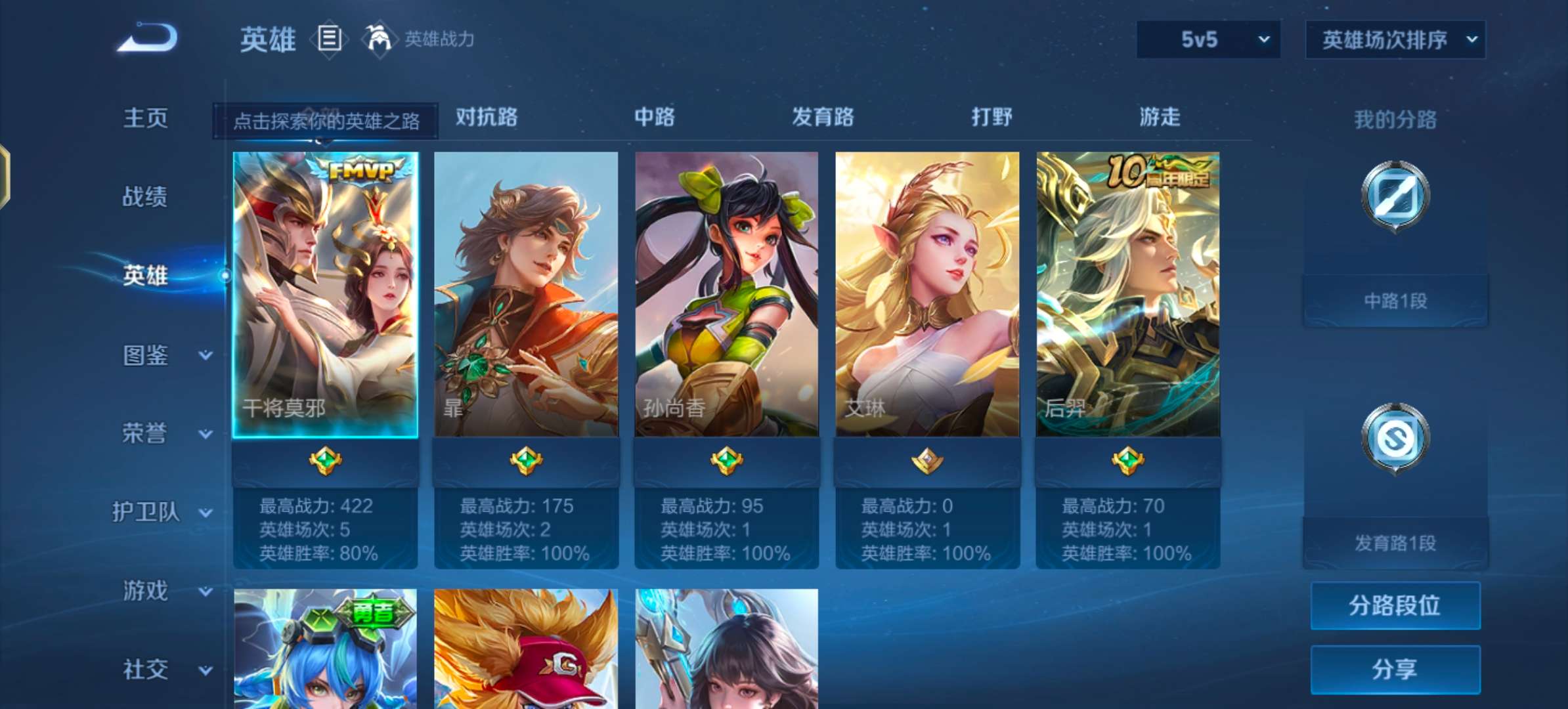Select the 打野 lane filter
The width and height of the screenshot is (1568, 709).
(991, 118)
